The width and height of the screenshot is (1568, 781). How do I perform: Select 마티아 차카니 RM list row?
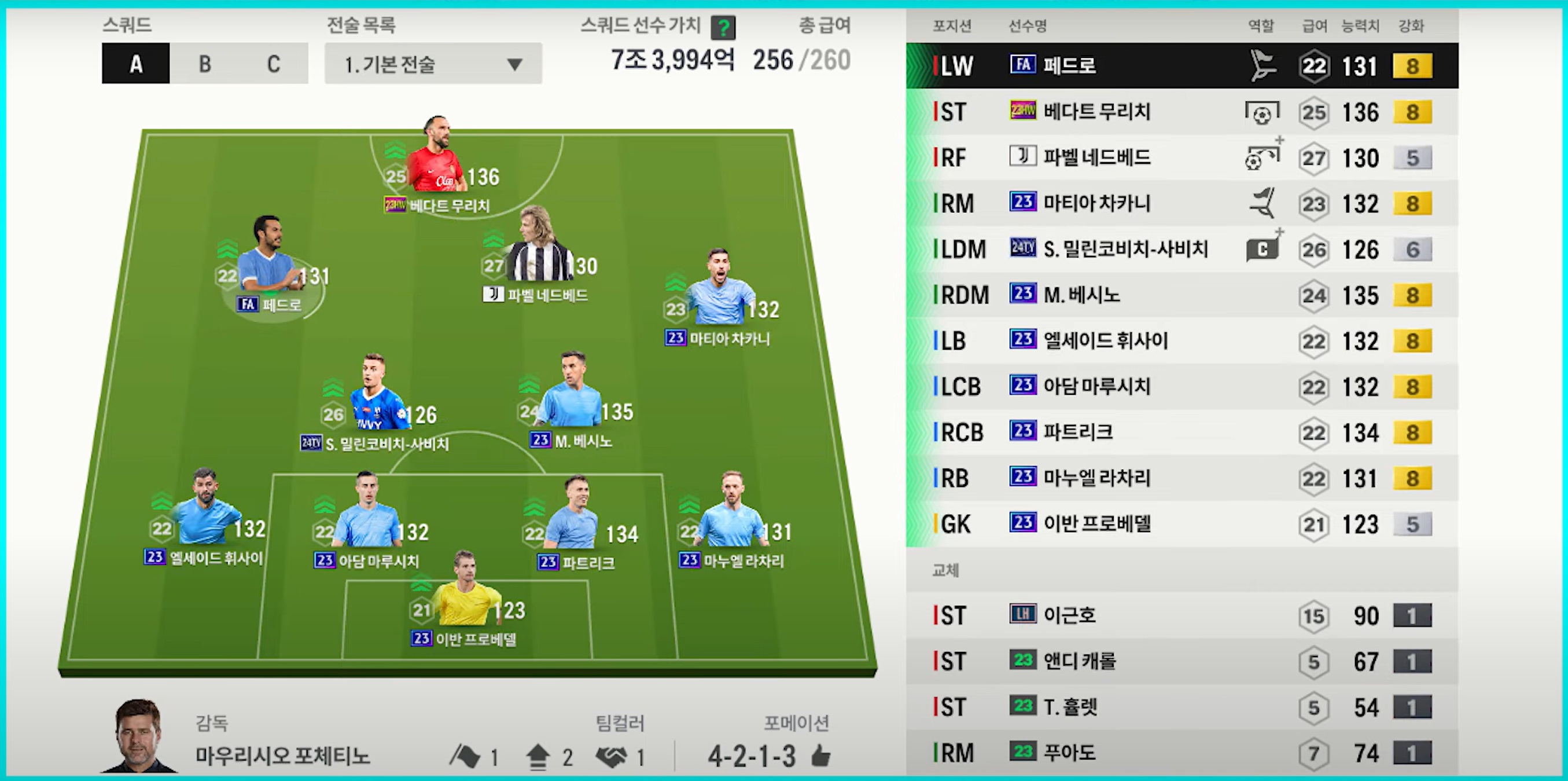(x=1181, y=203)
